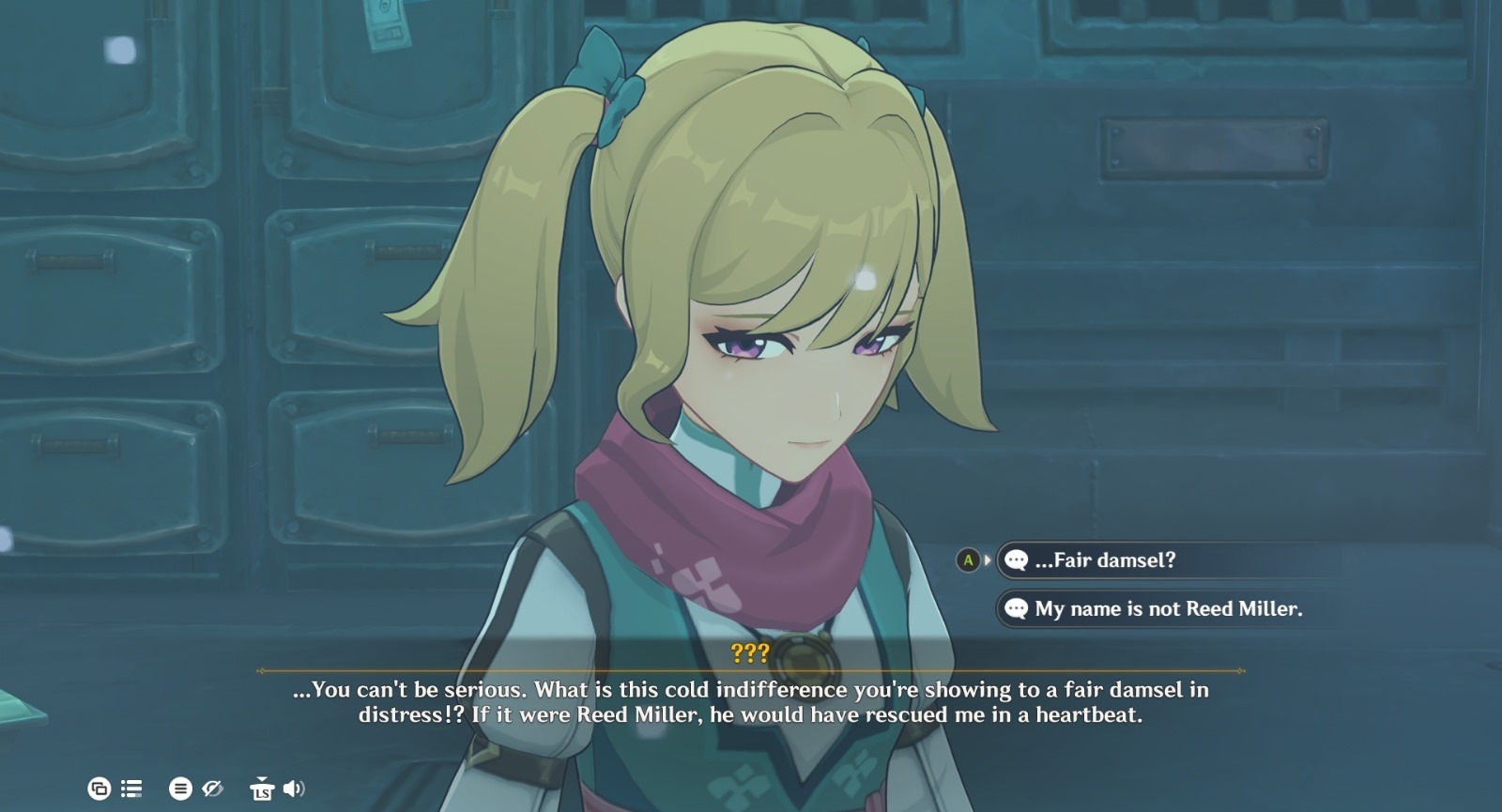The height and width of the screenshot is (812, 1502).
Task: Select "My name is not Reed Miller." response
Action: pos(1168,609)
